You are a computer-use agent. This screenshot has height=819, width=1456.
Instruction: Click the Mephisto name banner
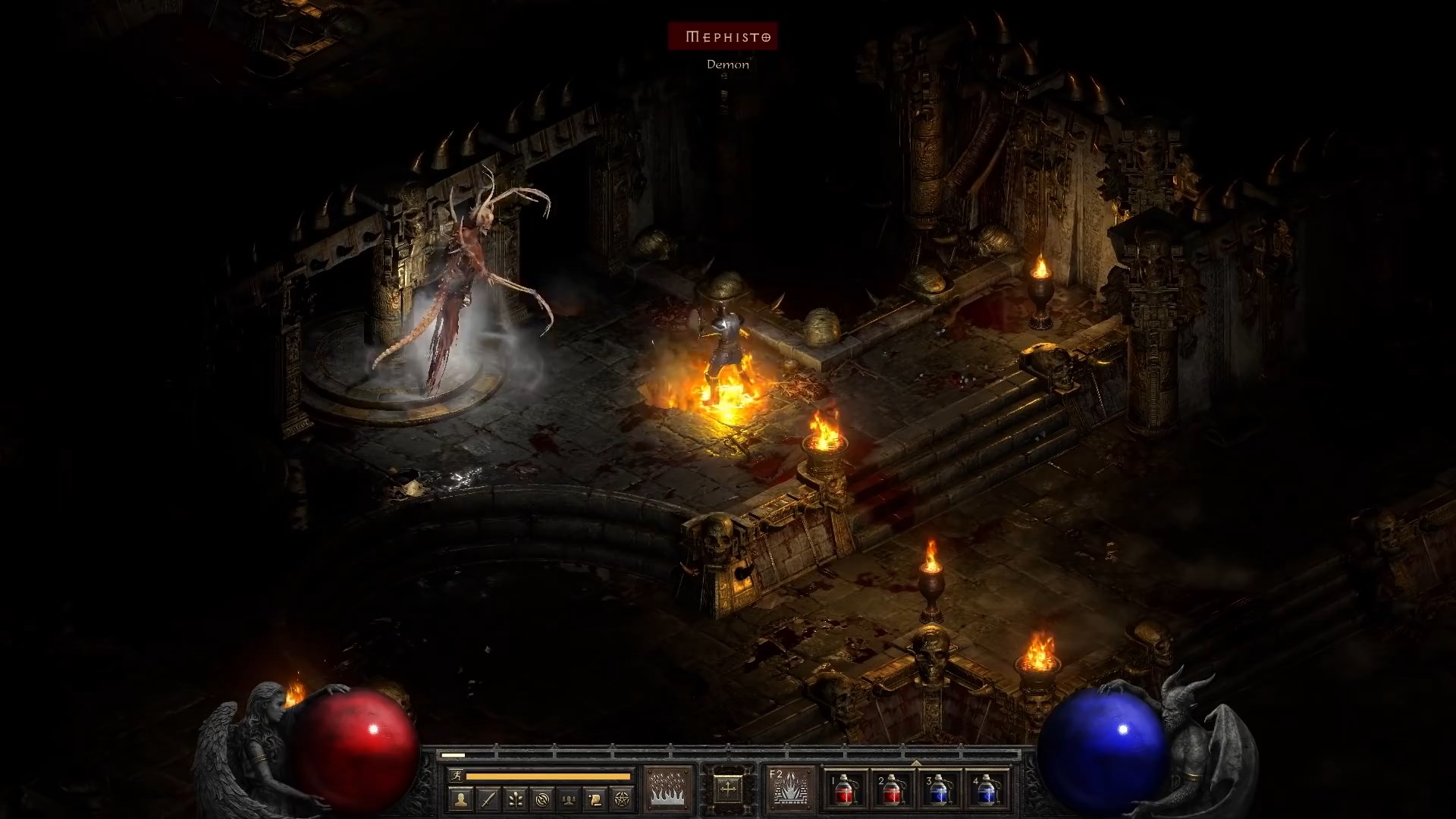[722, 36]
